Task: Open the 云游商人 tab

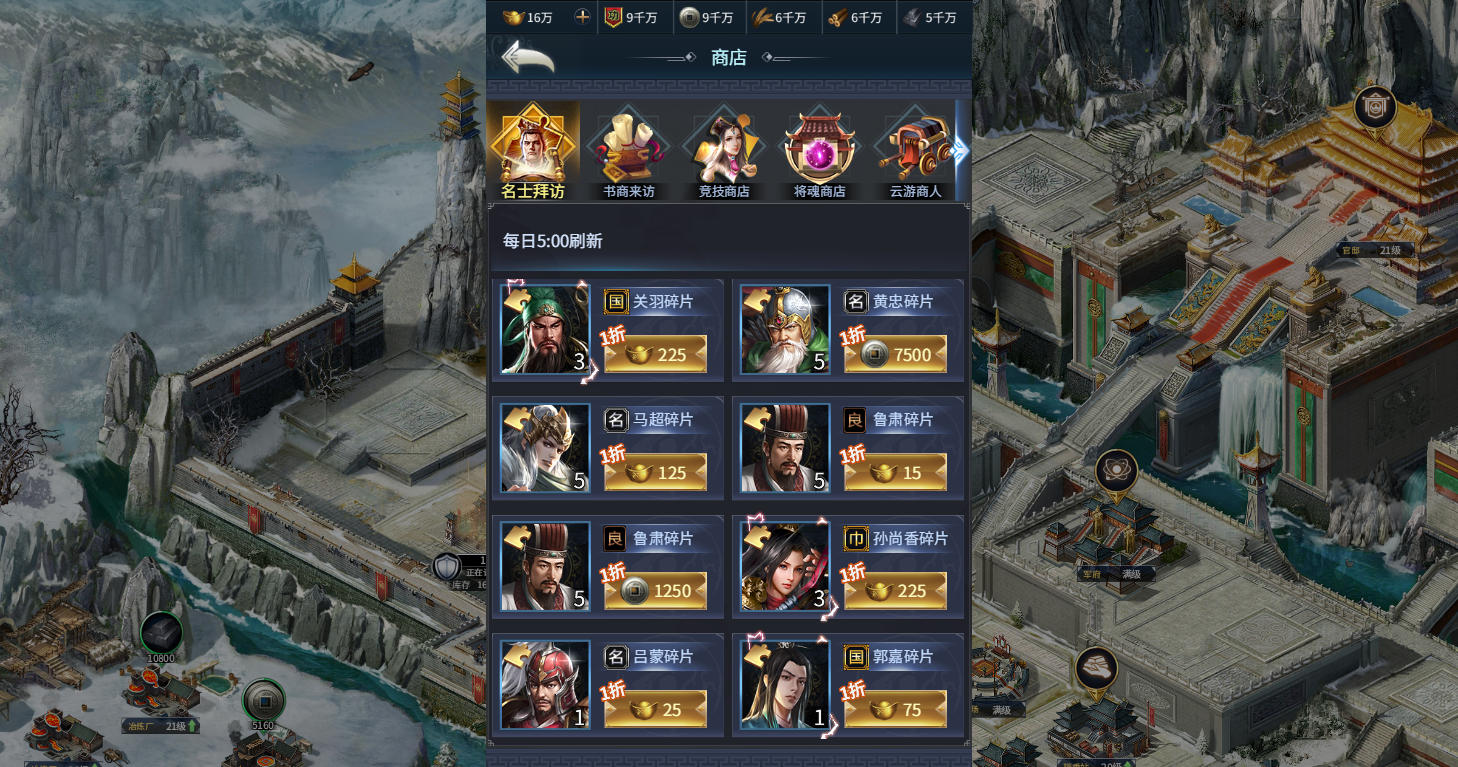Action: [x=915, y=152]
